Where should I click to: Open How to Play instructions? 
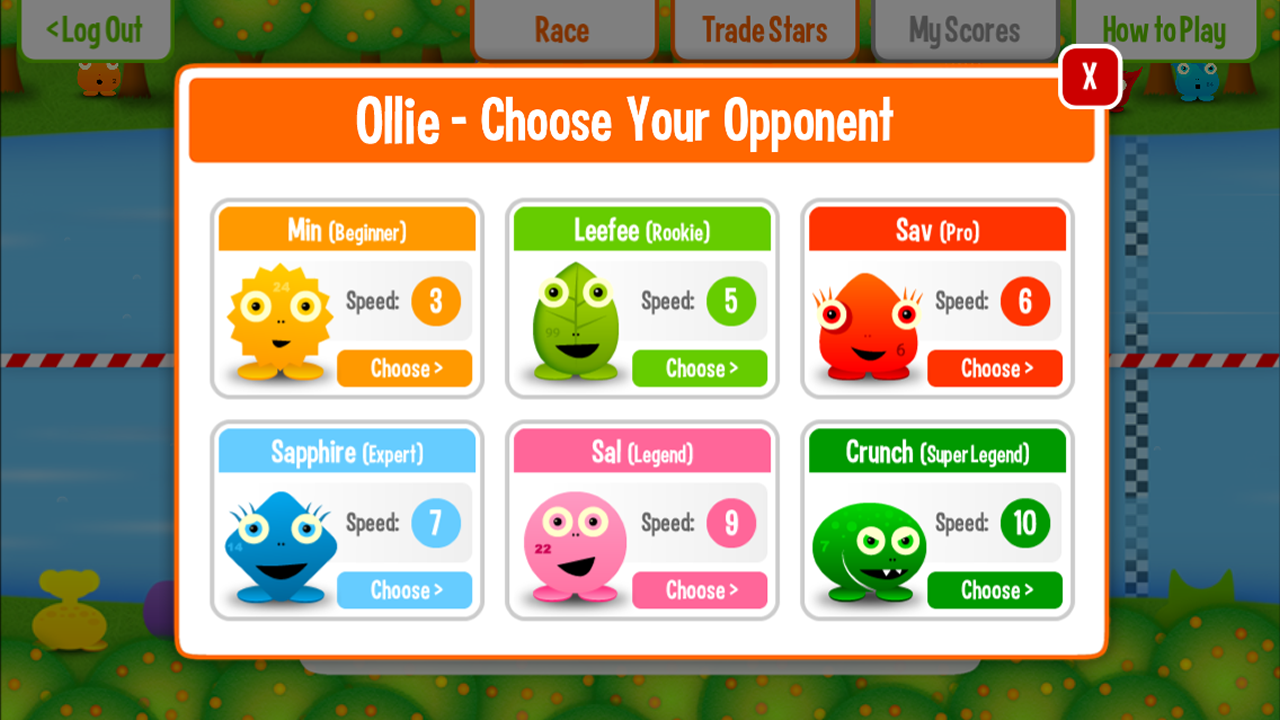[x=1163, y=30]
